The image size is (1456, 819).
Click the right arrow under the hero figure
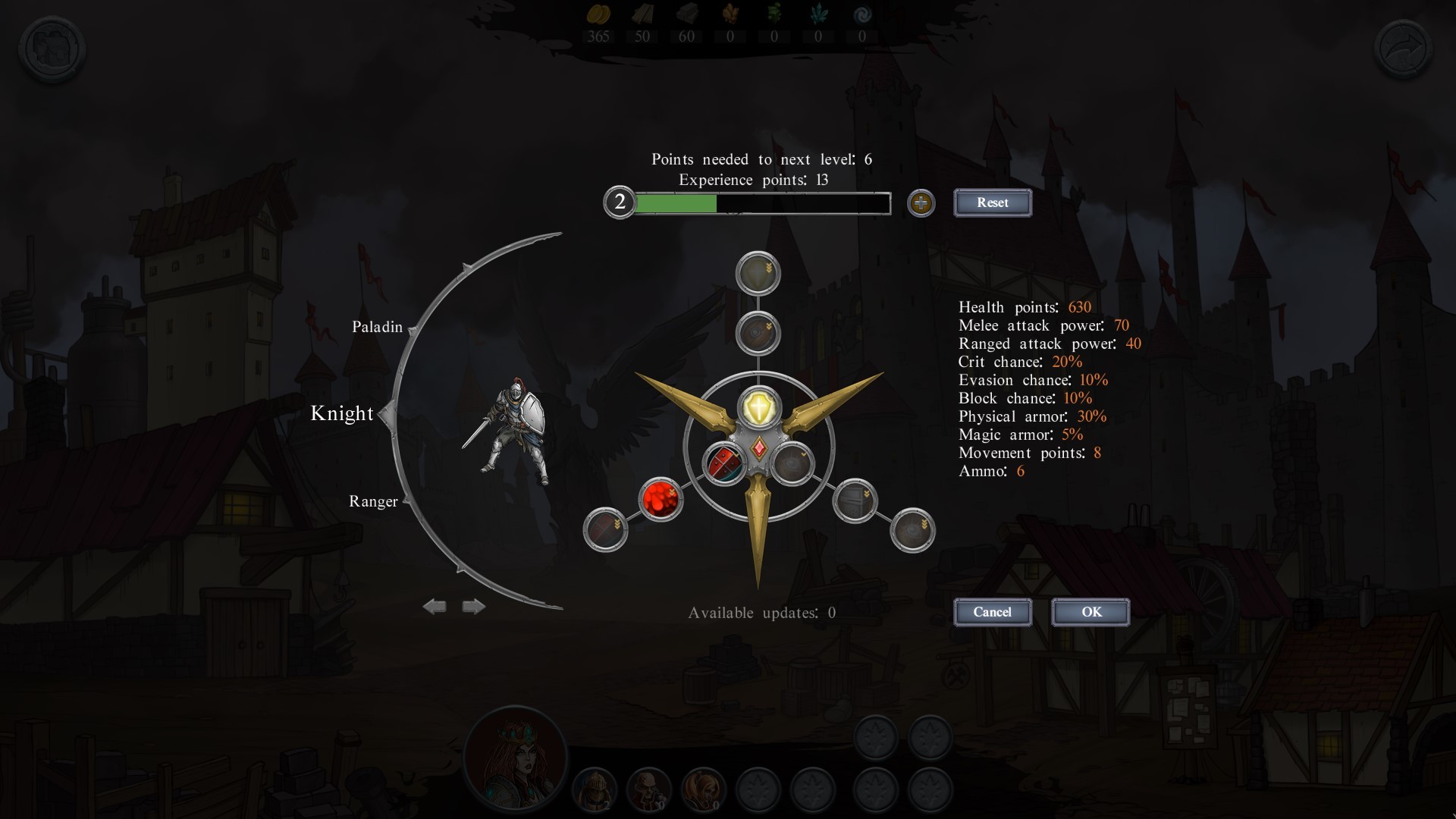(472, 605)
